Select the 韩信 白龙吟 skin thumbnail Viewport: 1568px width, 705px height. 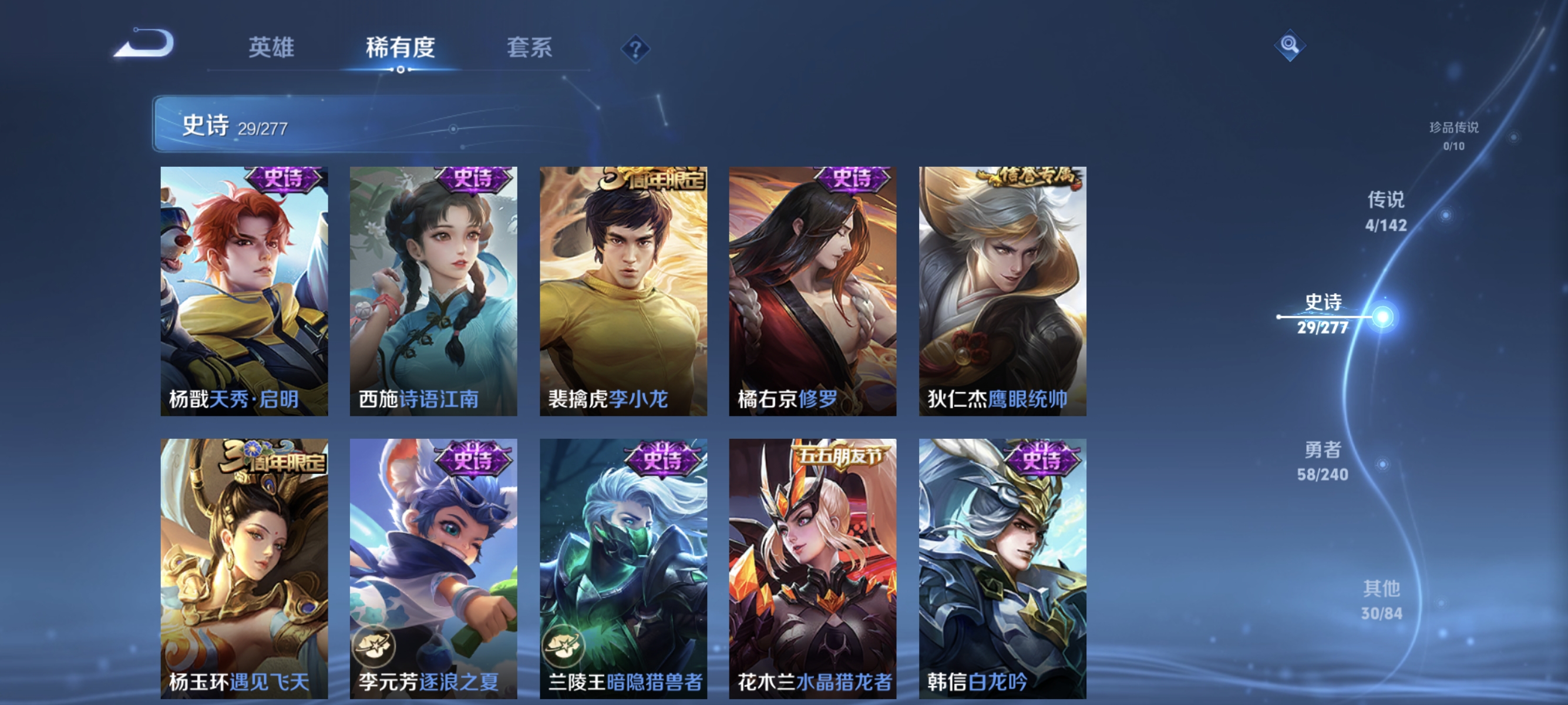pyautogui.click(x=1001, y=566)
